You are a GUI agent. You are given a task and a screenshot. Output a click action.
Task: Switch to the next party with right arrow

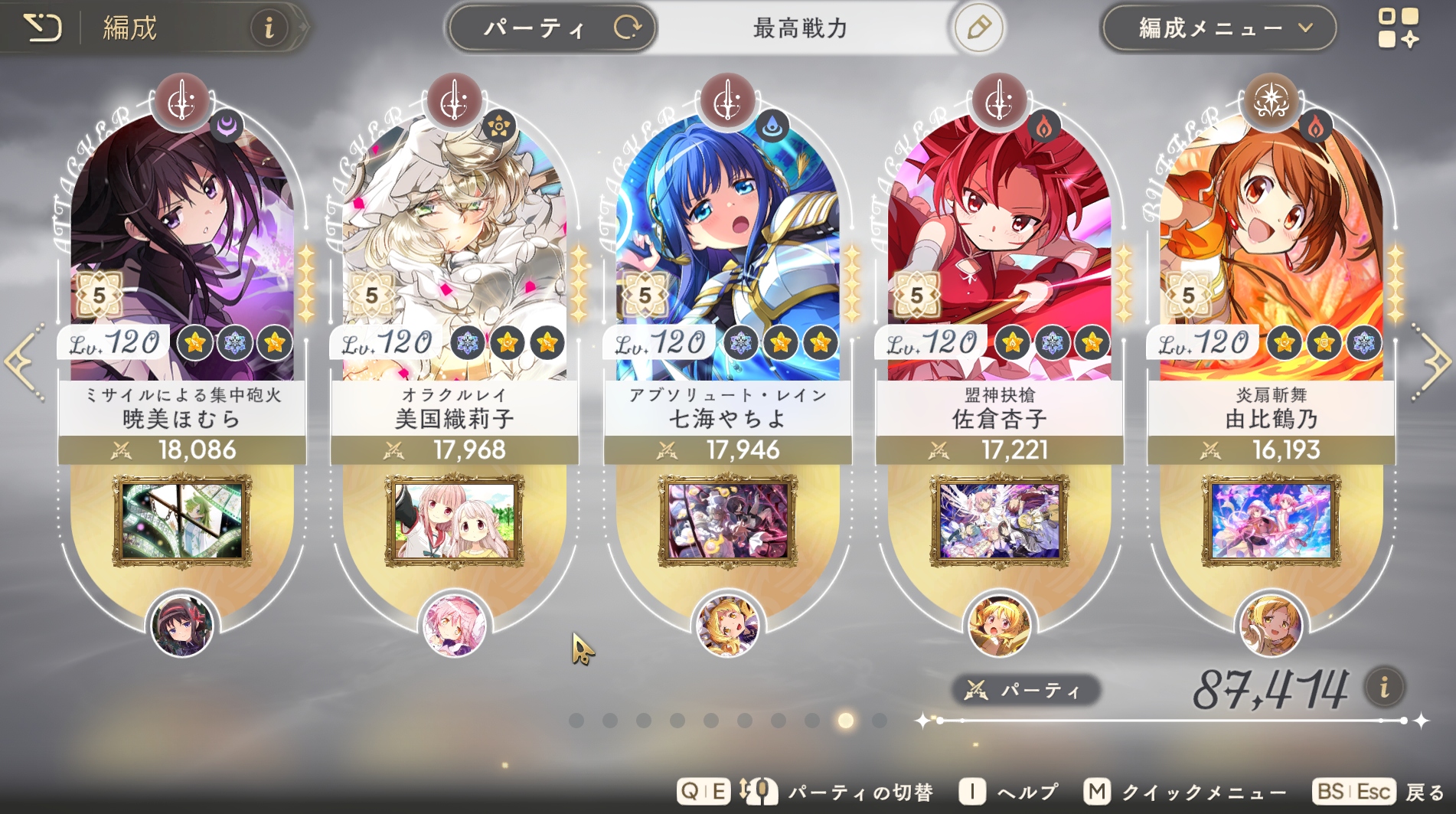click(x=1433, y=361)
